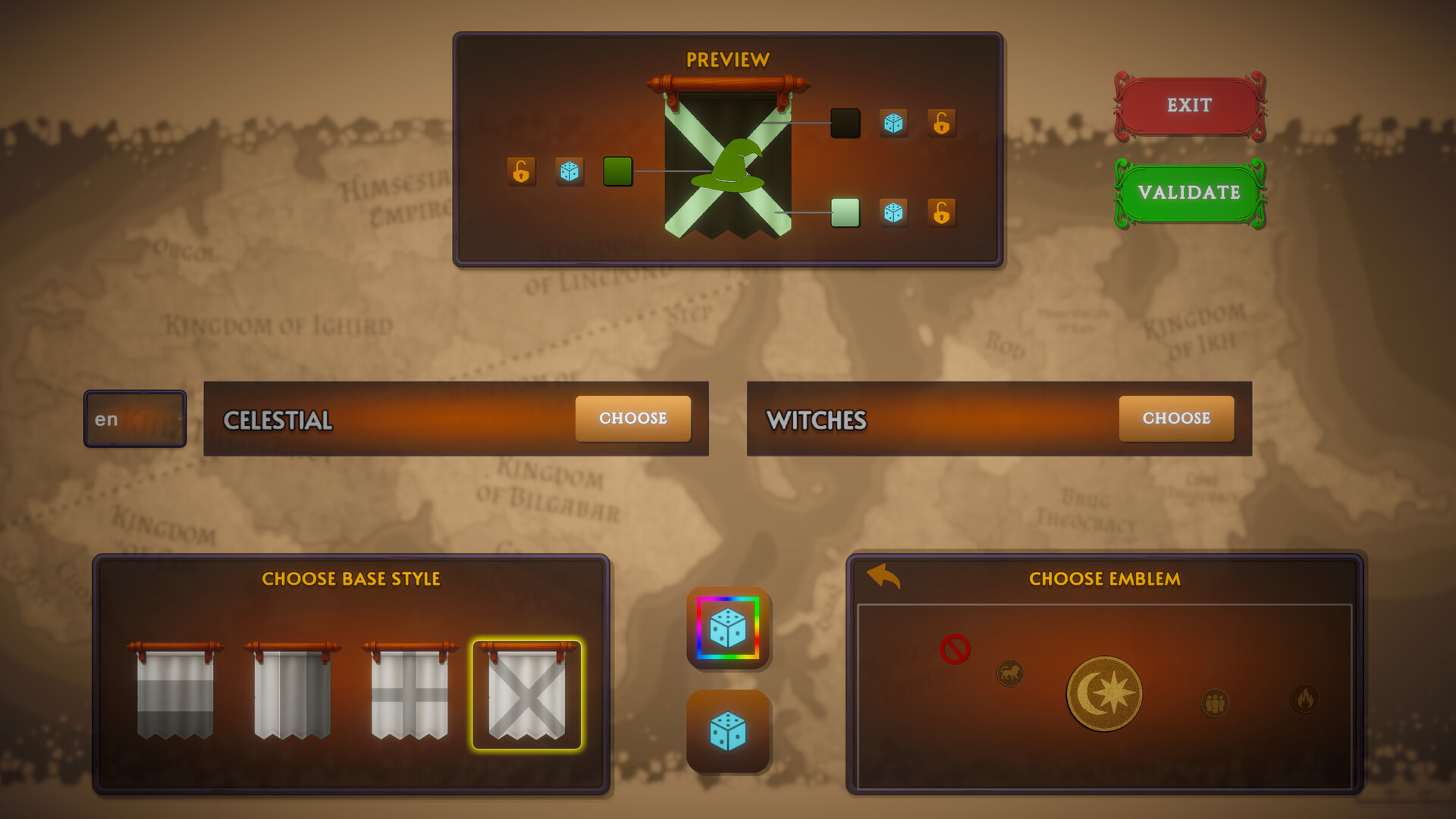Click CHOOSE next to WITCHES

point(1176,419)
